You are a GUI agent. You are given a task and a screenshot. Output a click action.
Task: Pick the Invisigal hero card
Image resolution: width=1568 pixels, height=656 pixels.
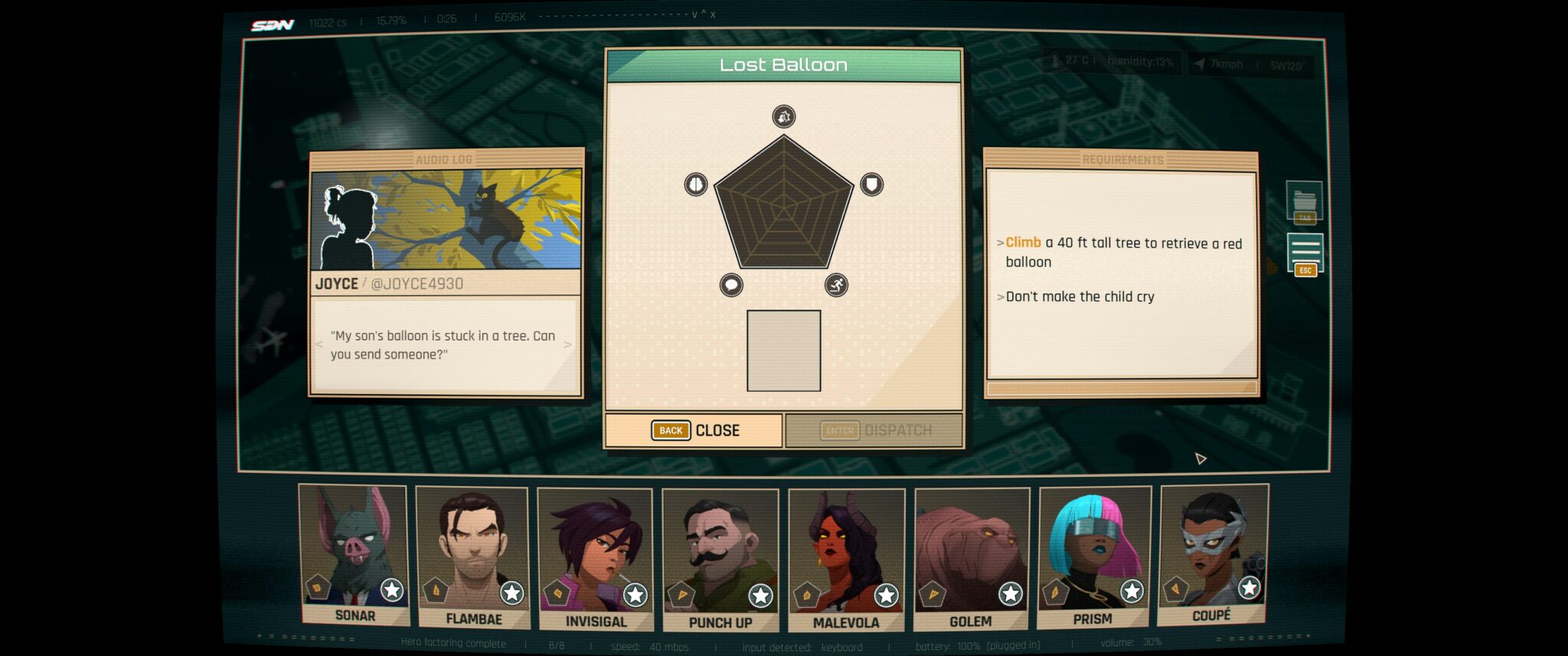(x=595, y=559)
